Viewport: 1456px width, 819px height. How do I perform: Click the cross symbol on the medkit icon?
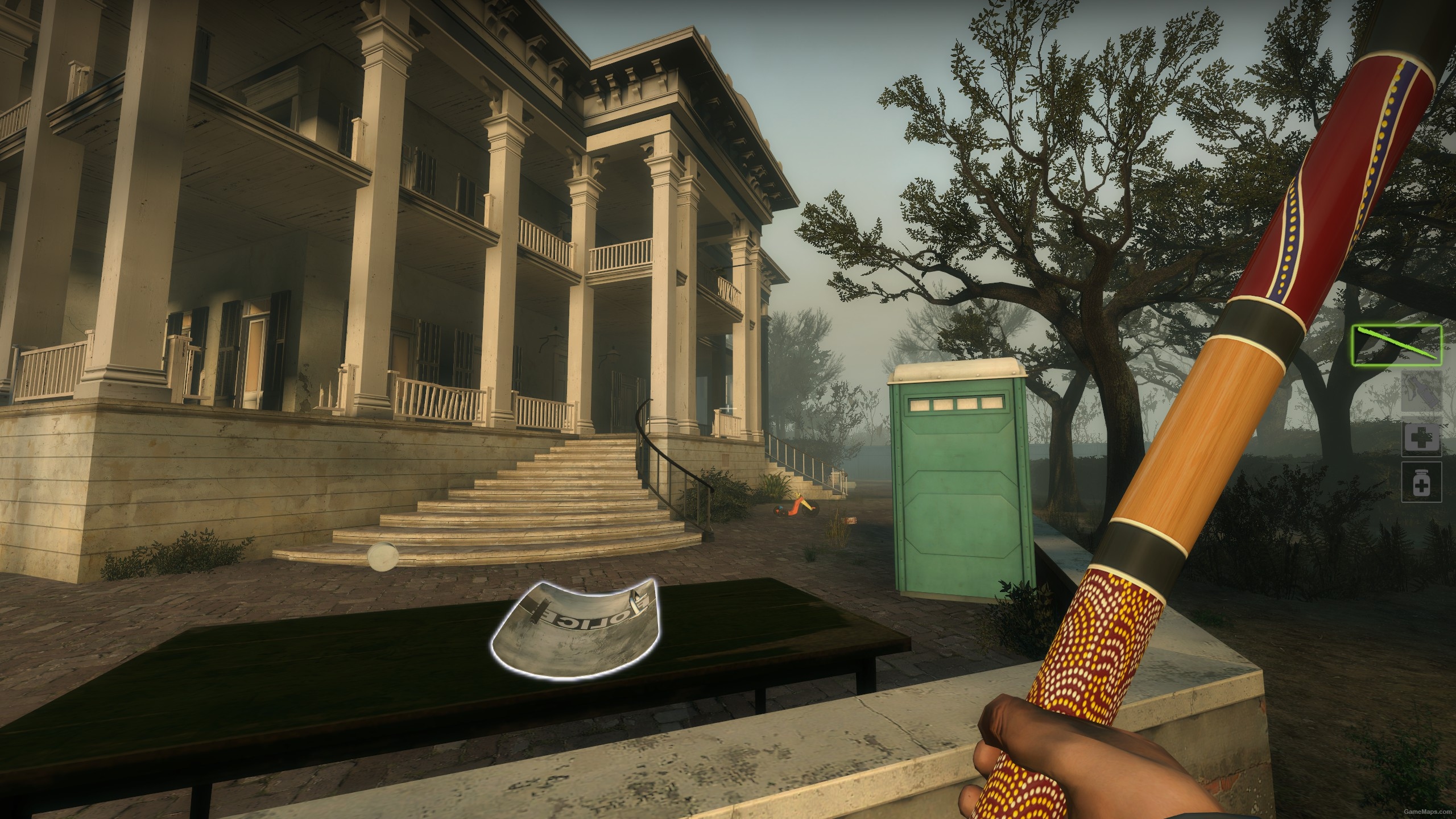1422,437
